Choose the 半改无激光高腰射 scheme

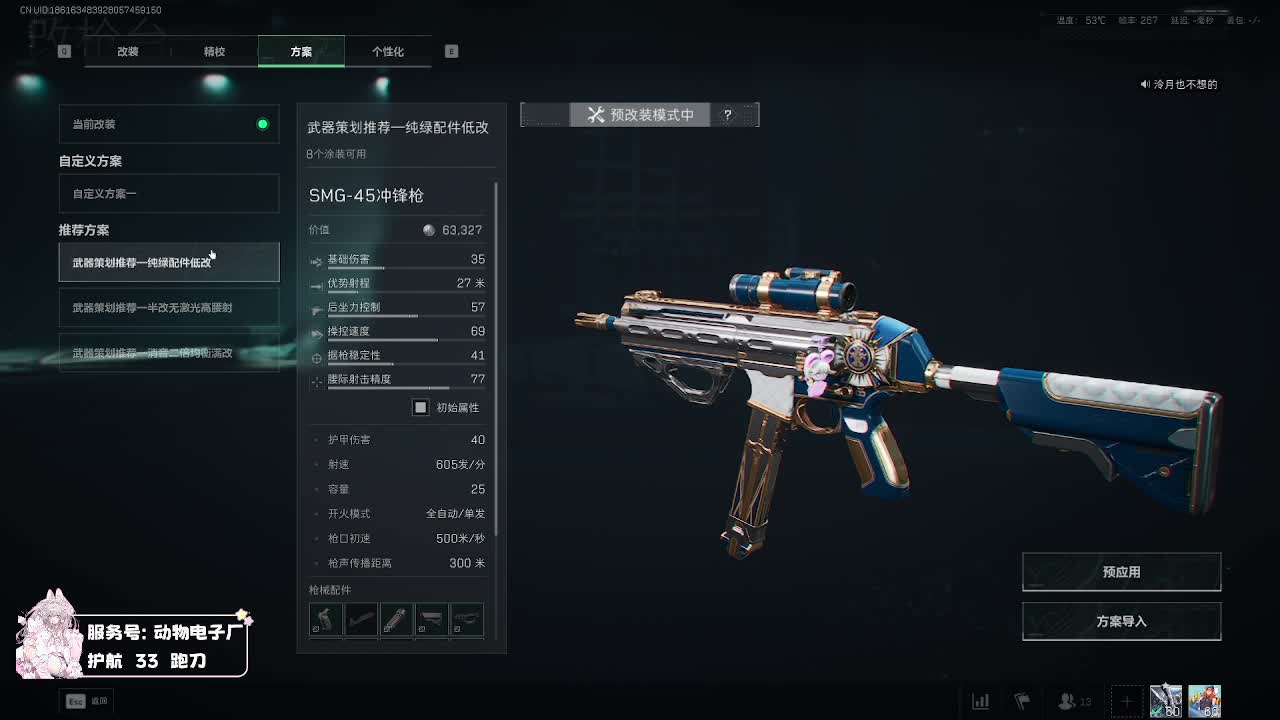tap(169, 307)
